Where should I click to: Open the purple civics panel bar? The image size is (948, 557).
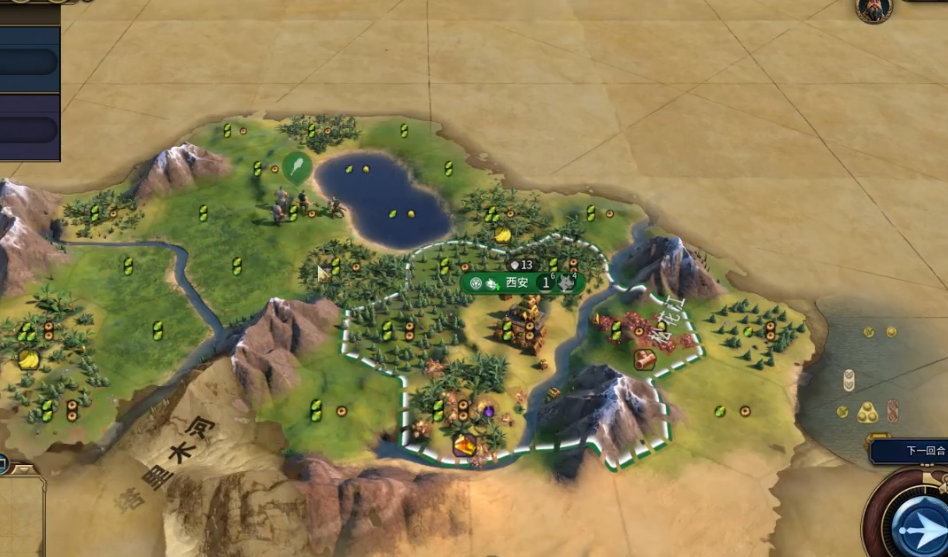(29, 129)
